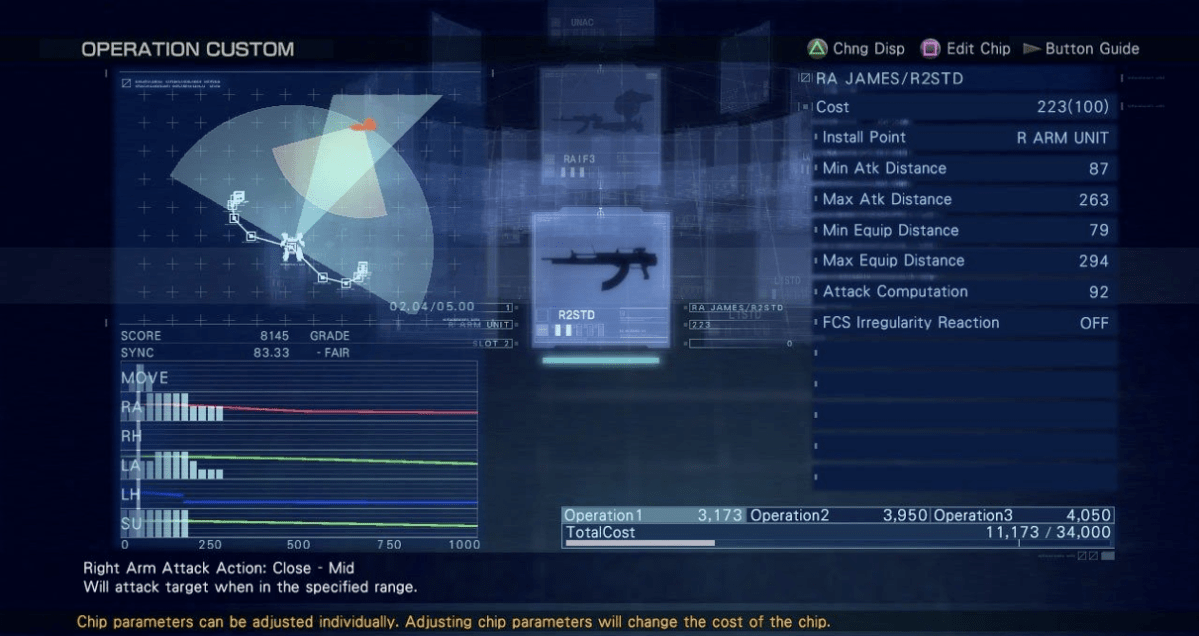Image resolution: width=1199 pixels, height=636 pixels.
Task: Select the MOVE row in action graph
Action: click(x=300, y=379)
